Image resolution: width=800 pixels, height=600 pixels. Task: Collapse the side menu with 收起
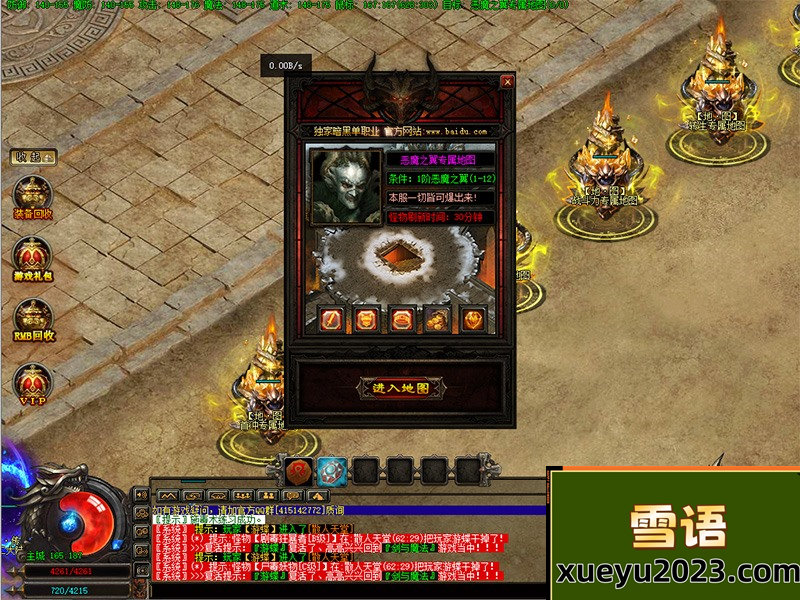(34, 157)
